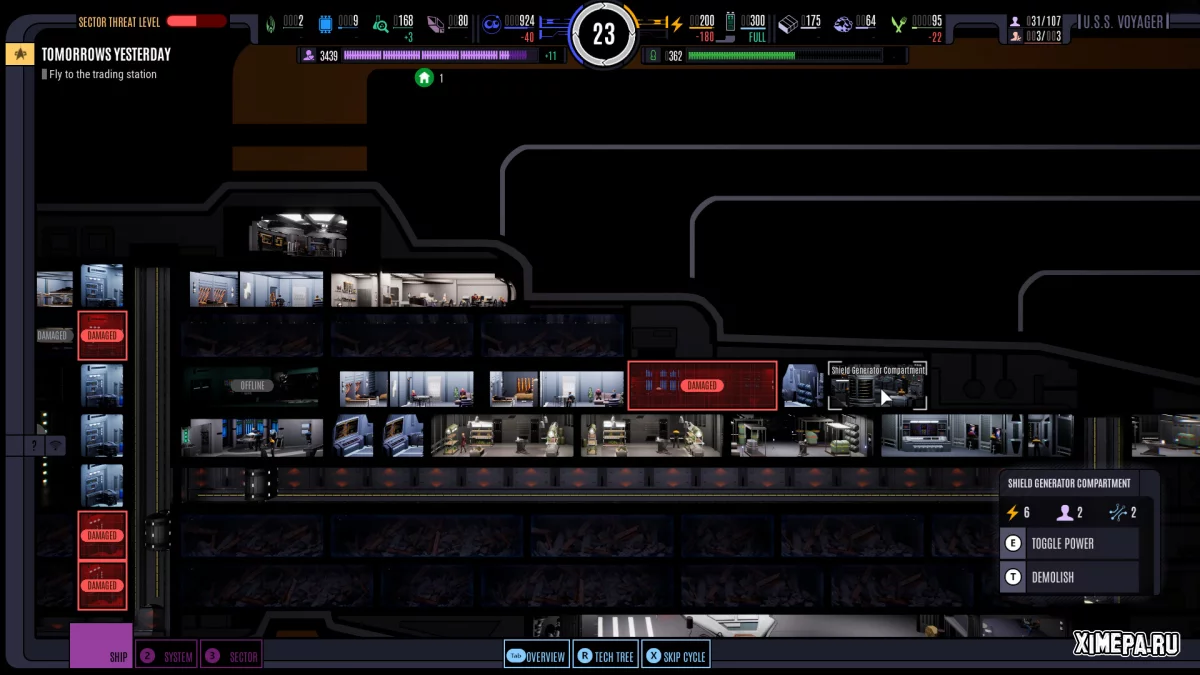Image resolution: width=1200 pixels, height=675 pixels.
Task: Open the Overview panel
Action: coord(537,656)
